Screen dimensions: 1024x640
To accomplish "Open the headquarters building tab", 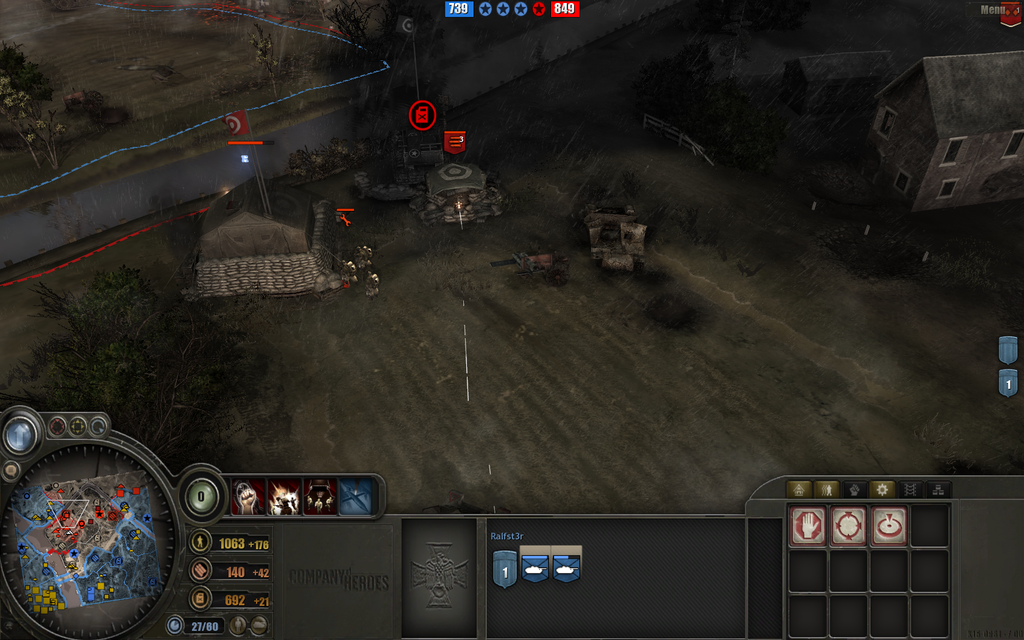I will (797, 490).
